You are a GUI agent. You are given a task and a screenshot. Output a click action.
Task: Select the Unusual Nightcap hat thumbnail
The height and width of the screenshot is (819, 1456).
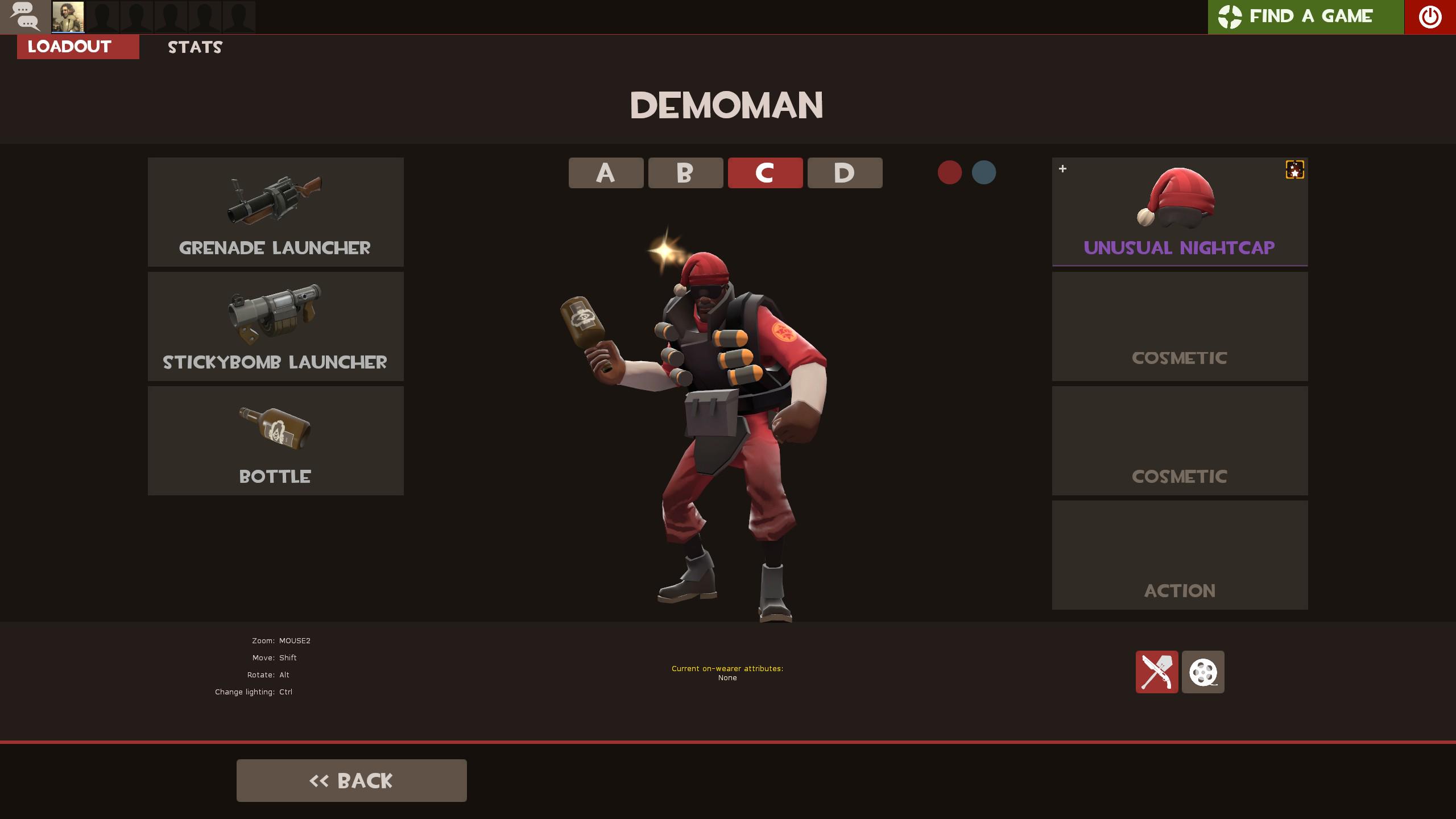coord(1180,212)
